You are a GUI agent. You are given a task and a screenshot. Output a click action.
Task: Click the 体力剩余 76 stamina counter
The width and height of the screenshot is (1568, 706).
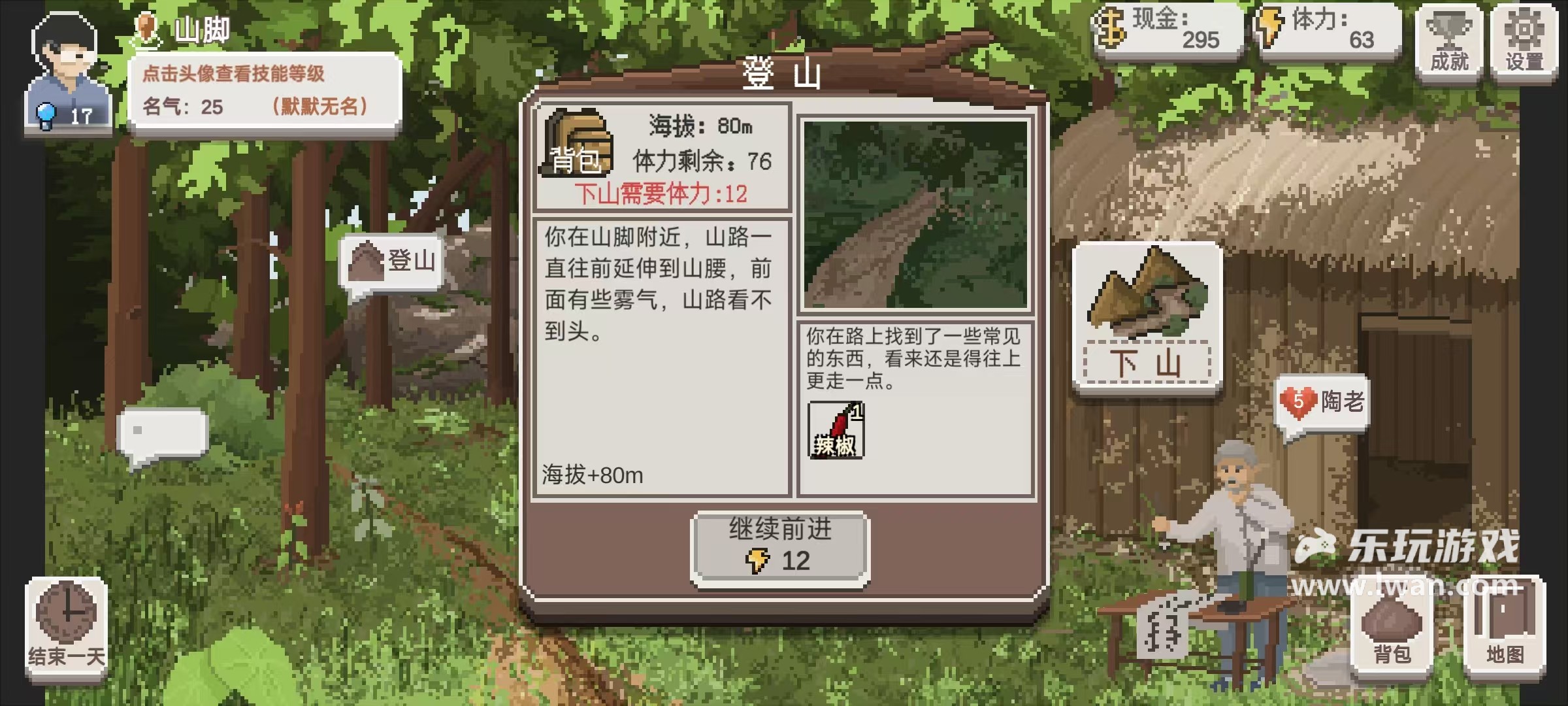click(x=699, y=159)
